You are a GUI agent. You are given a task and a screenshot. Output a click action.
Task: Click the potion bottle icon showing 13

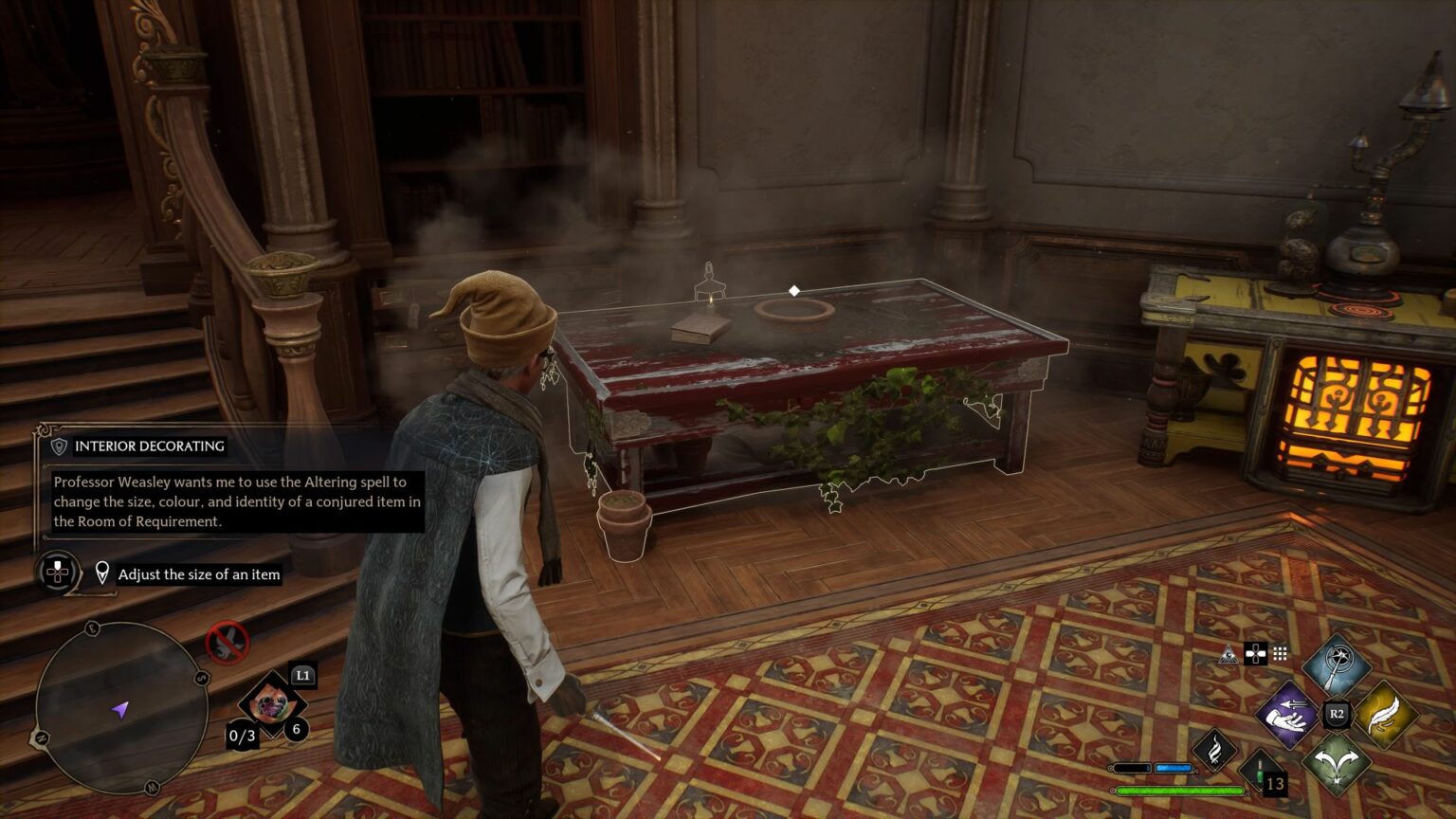pos(1262,775)
